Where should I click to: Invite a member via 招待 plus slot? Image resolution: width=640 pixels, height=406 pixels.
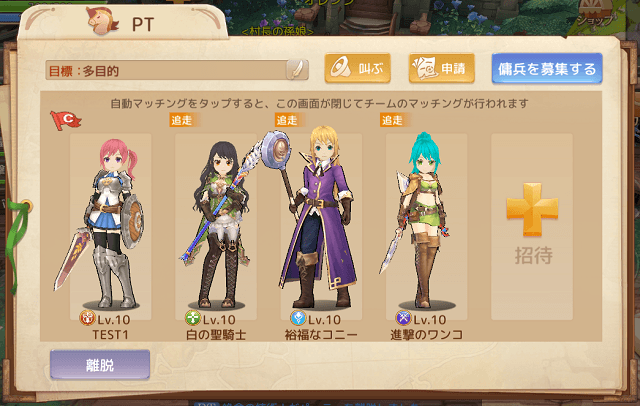click(x=532, y=225)
